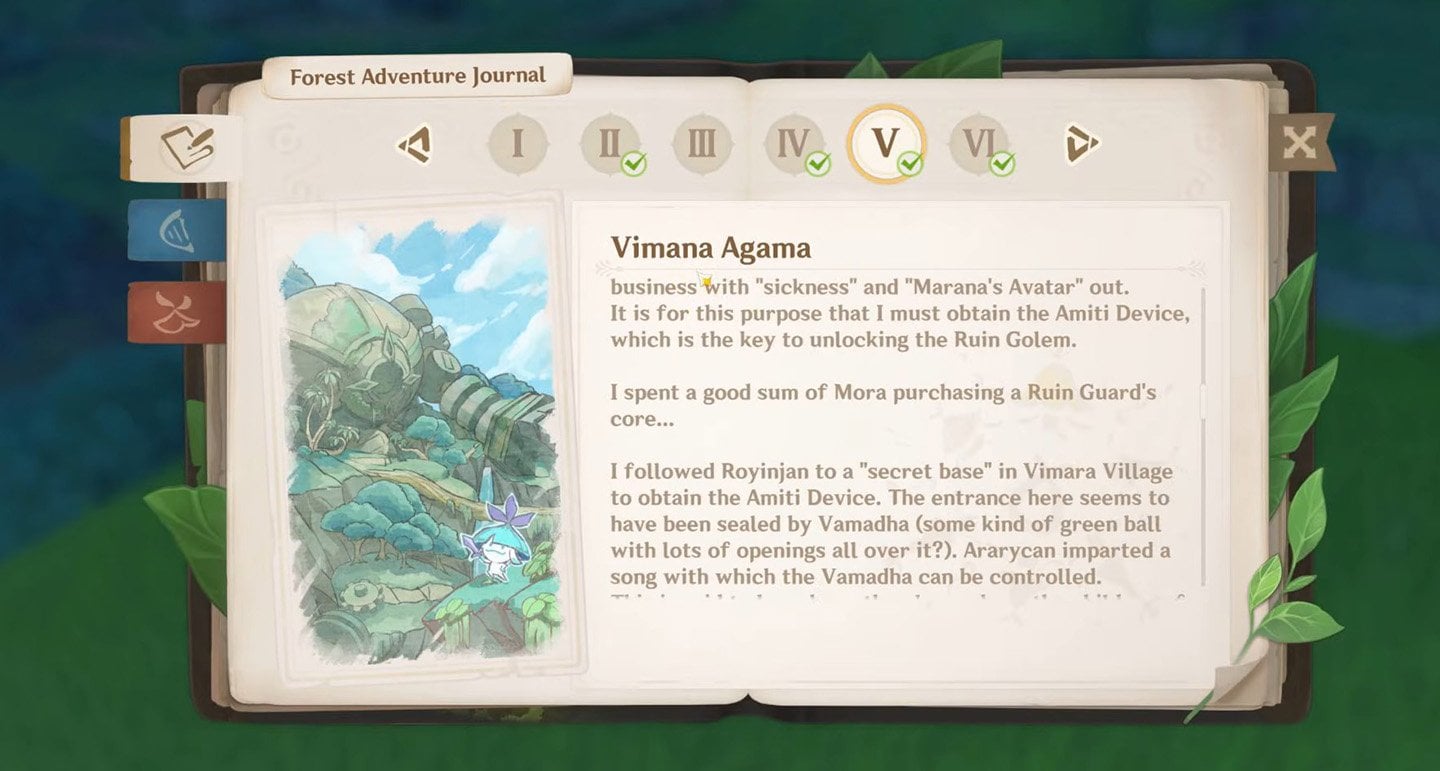1440x771 pixels.
Task: Close the Forest Adventure Journal
Action: coord(1298,143)
